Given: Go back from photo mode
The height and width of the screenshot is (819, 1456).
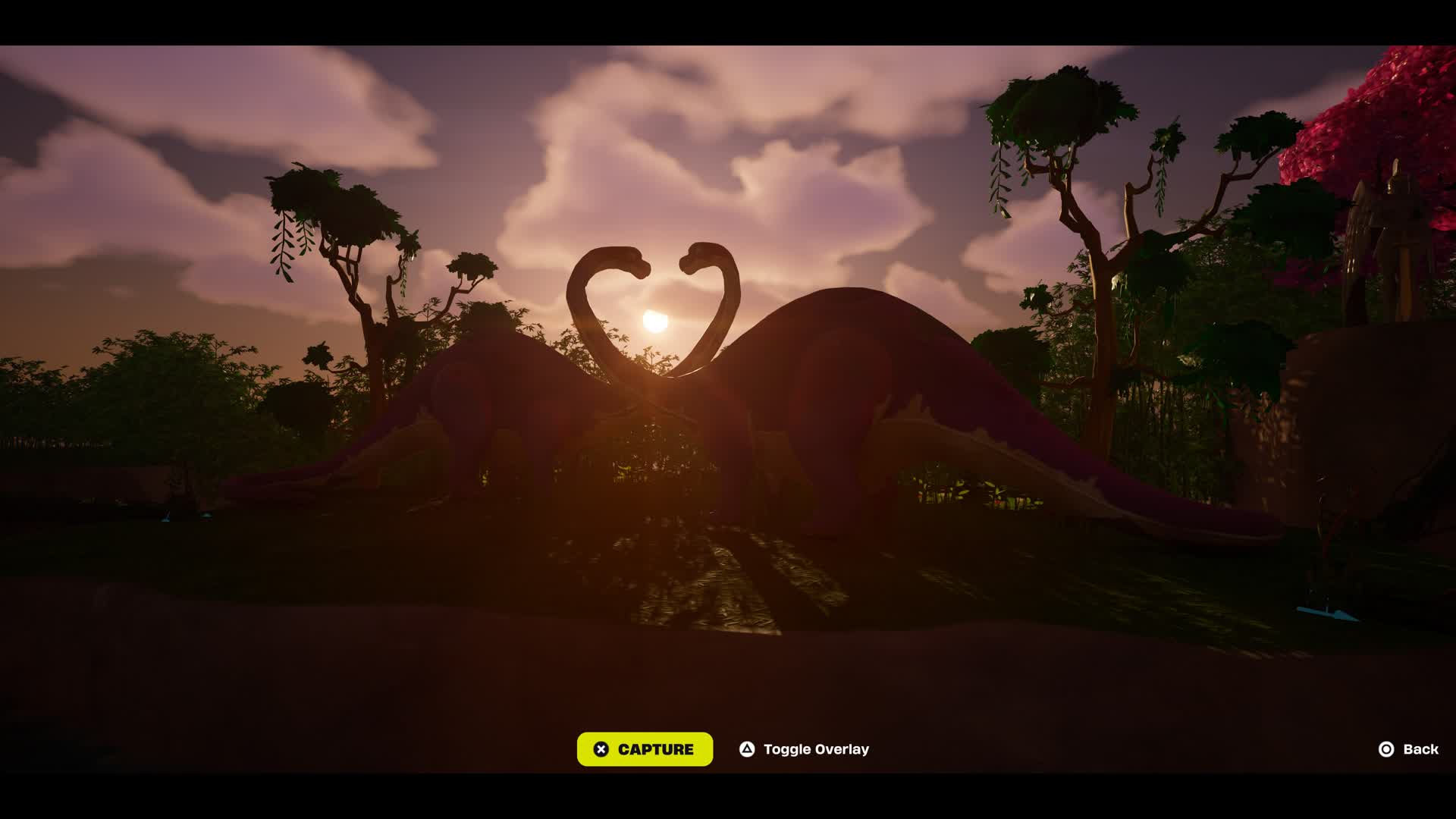Looking at the screenshot, I should [1408, 749].
